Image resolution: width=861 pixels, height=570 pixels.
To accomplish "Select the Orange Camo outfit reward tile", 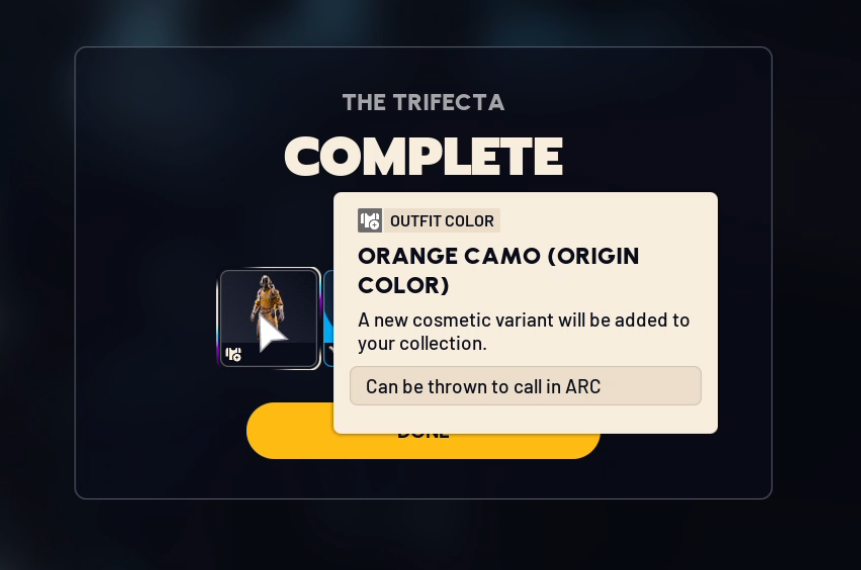I will (x=269, y=318).
